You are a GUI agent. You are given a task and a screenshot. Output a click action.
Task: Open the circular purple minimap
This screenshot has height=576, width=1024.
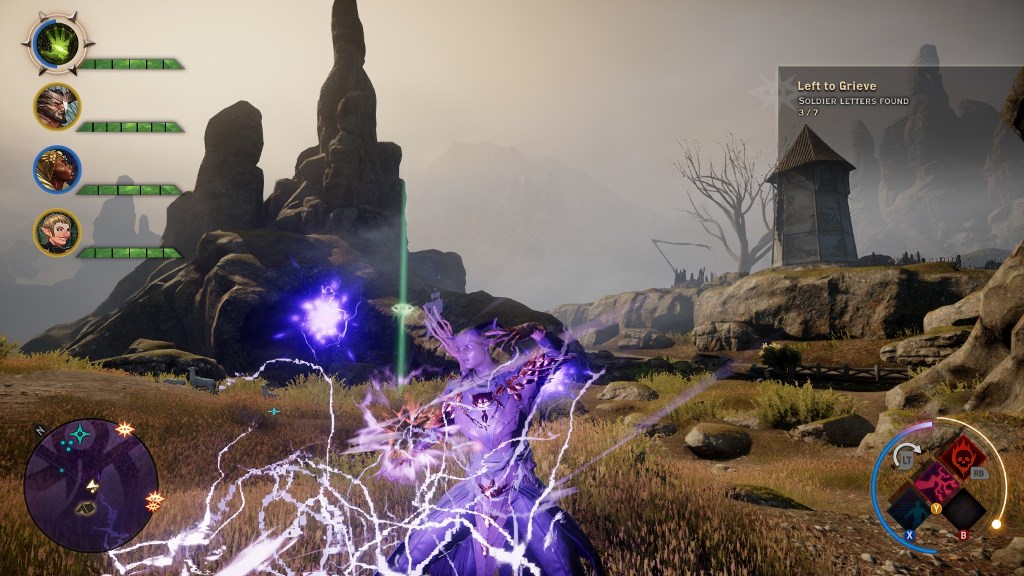click(91, 485)
